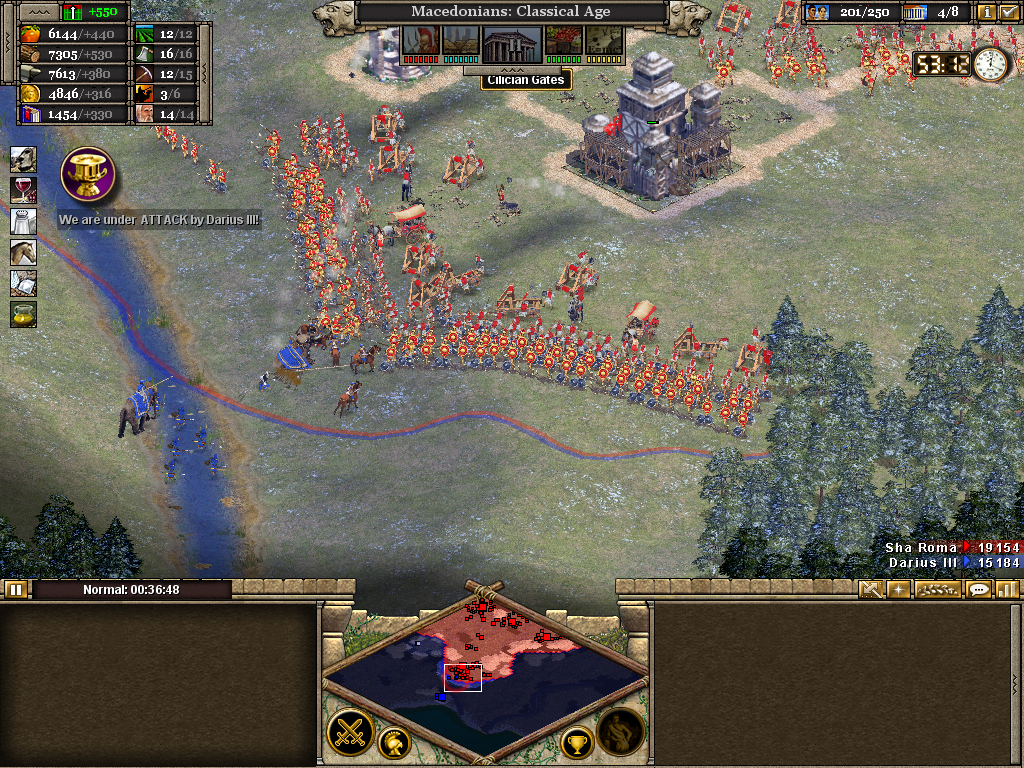This screenshot has width=1024, height=768.
Task: Expand the Cilician Gates label tab
Action: (526, 79)
